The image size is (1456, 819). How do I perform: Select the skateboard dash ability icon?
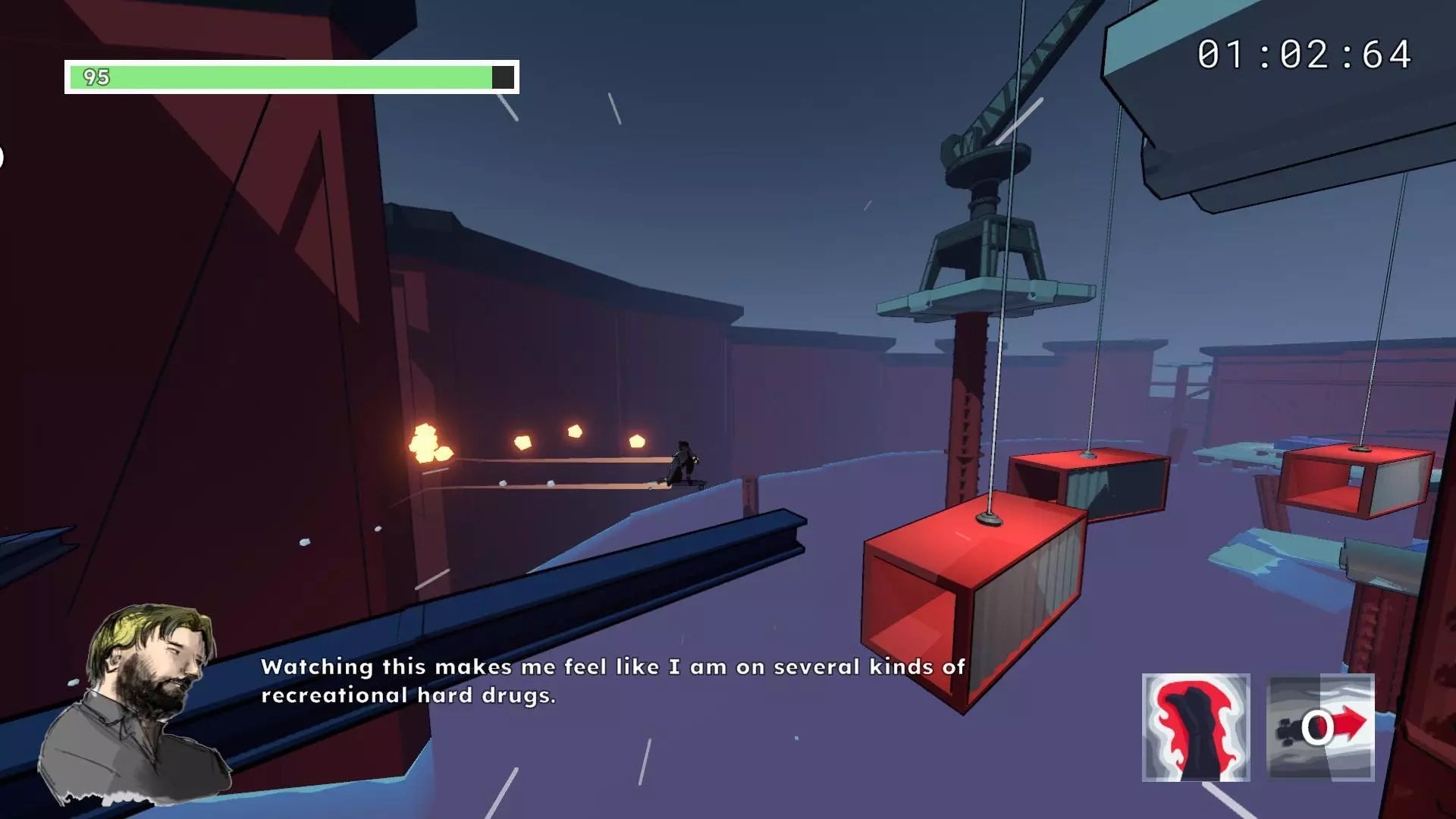pos(1320,726)
